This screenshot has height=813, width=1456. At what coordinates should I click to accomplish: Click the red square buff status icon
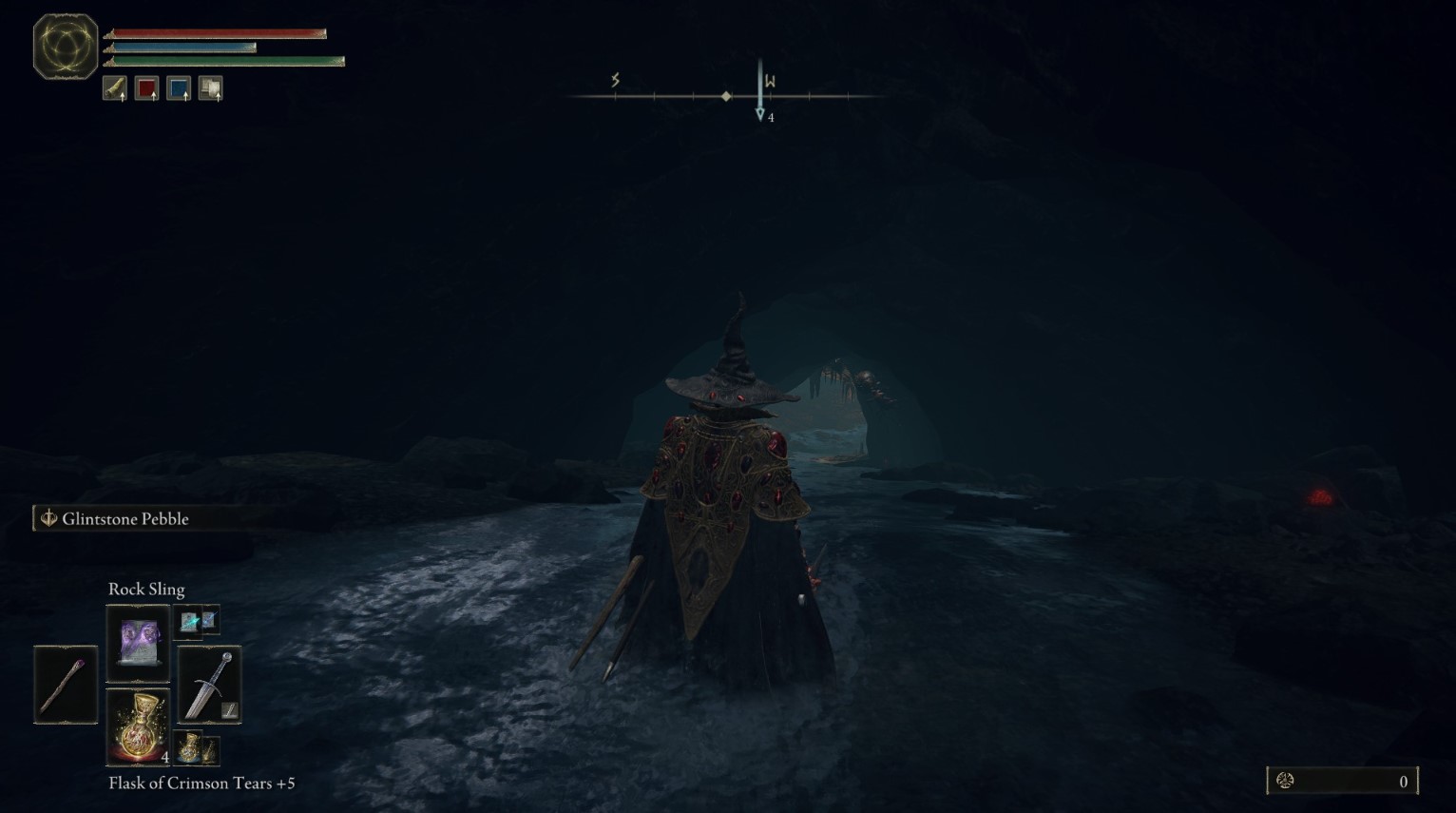[146, 88]
